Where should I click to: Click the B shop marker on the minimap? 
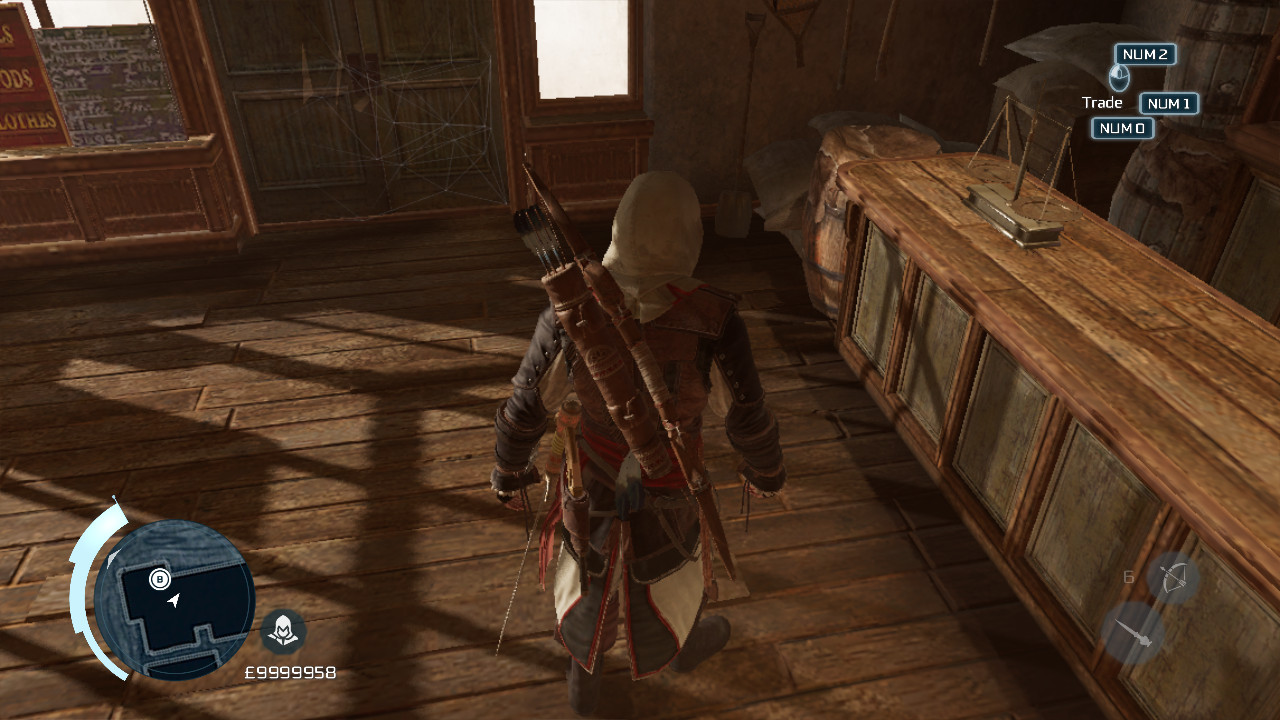click(158, 578)
